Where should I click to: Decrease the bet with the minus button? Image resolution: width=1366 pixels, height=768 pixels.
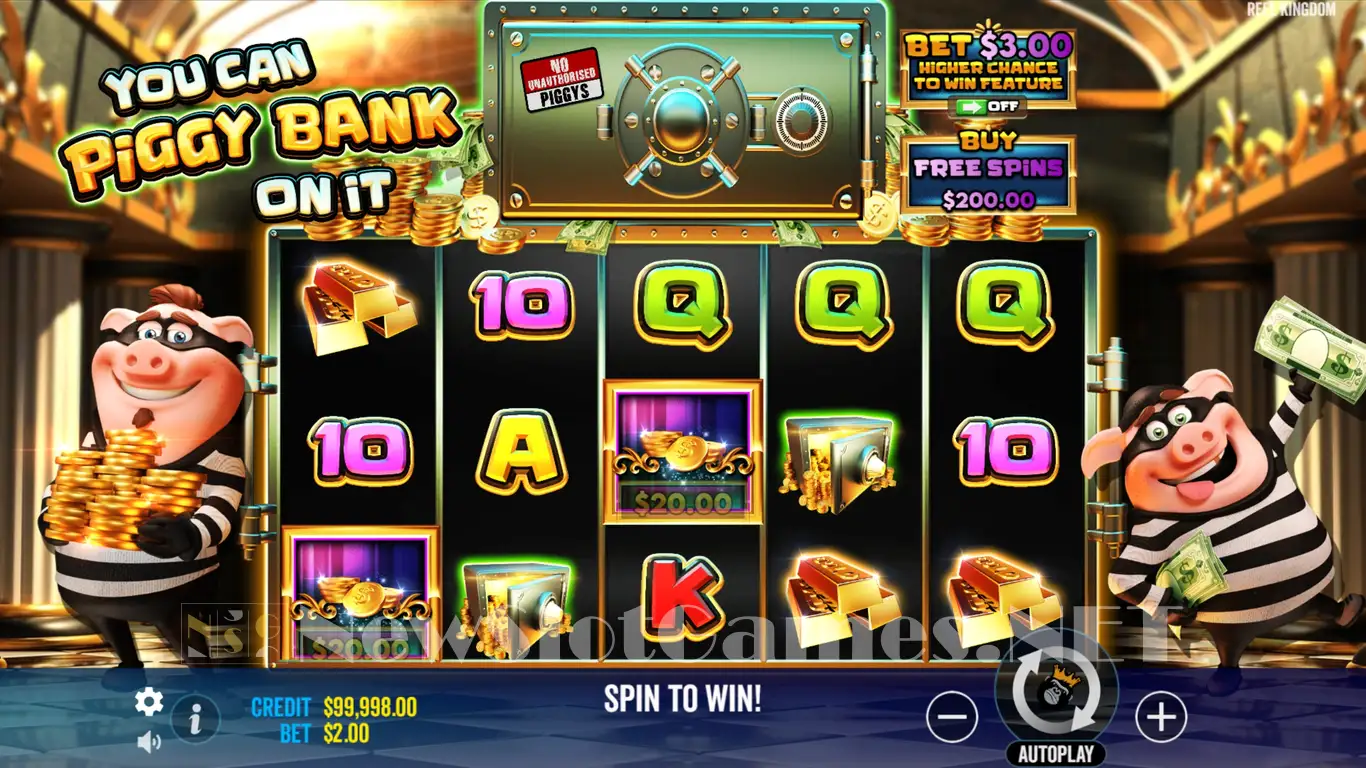coord(951,717)
